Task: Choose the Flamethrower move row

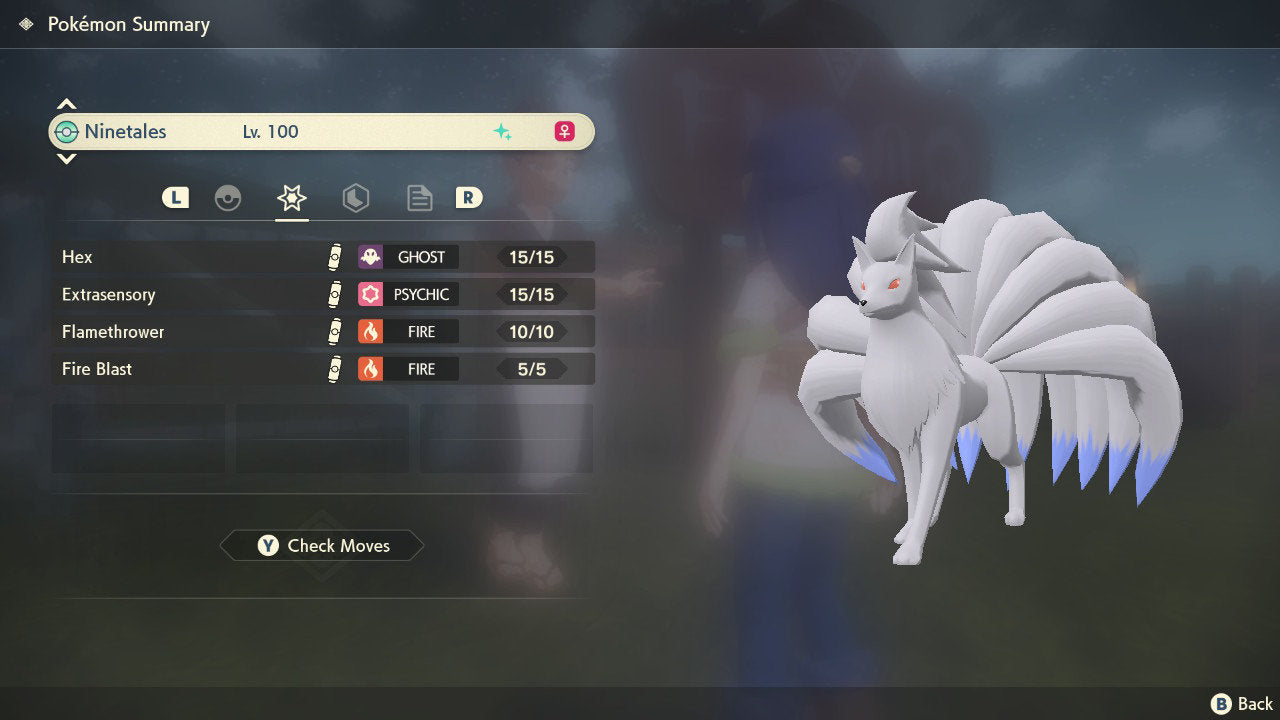Action: coord(322,331)
